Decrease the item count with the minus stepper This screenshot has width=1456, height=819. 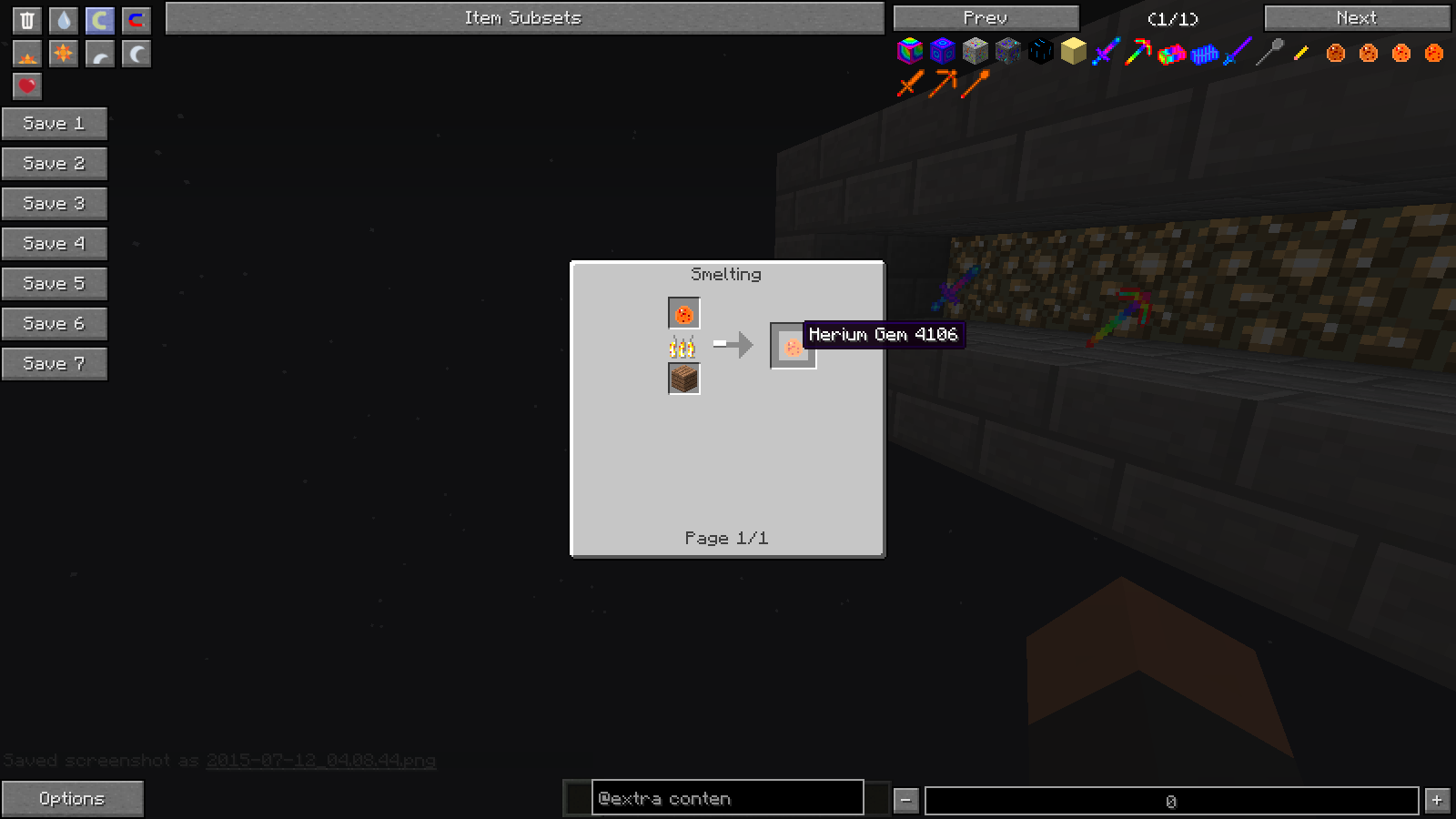point(905,798)
